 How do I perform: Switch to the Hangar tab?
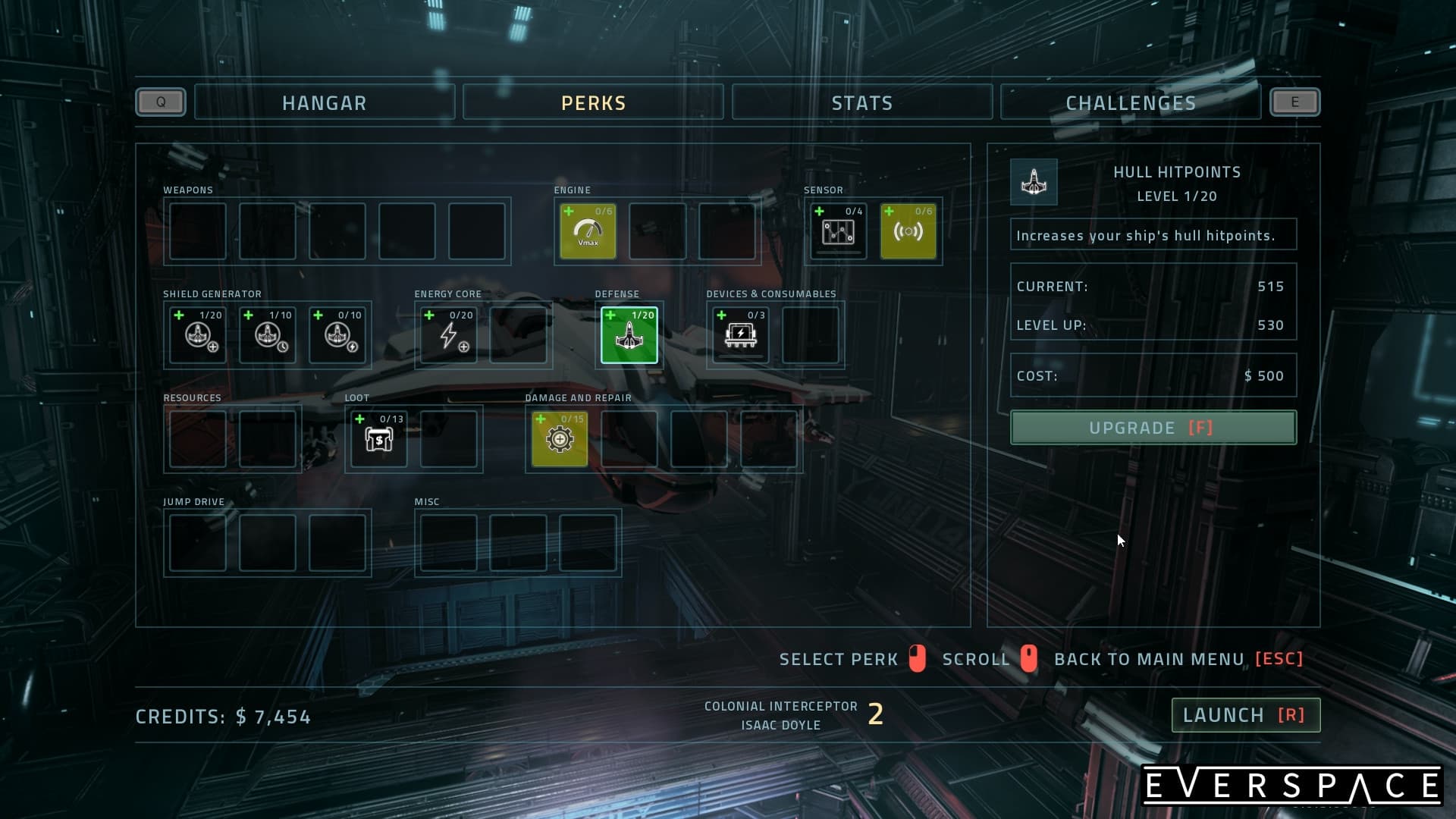click(325, 102)
